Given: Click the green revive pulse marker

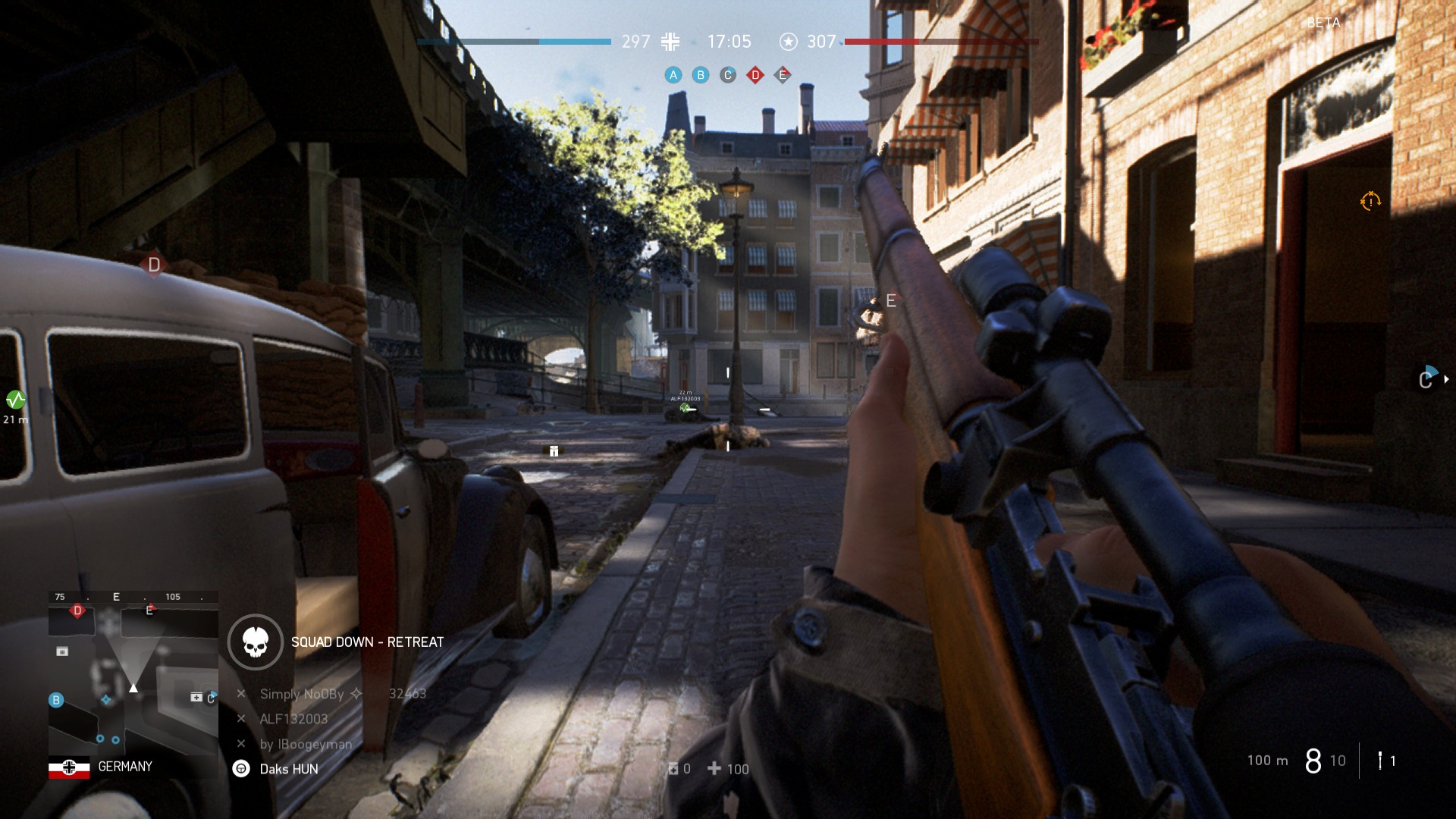Looking at the screenshot, I should click(15, 400).
